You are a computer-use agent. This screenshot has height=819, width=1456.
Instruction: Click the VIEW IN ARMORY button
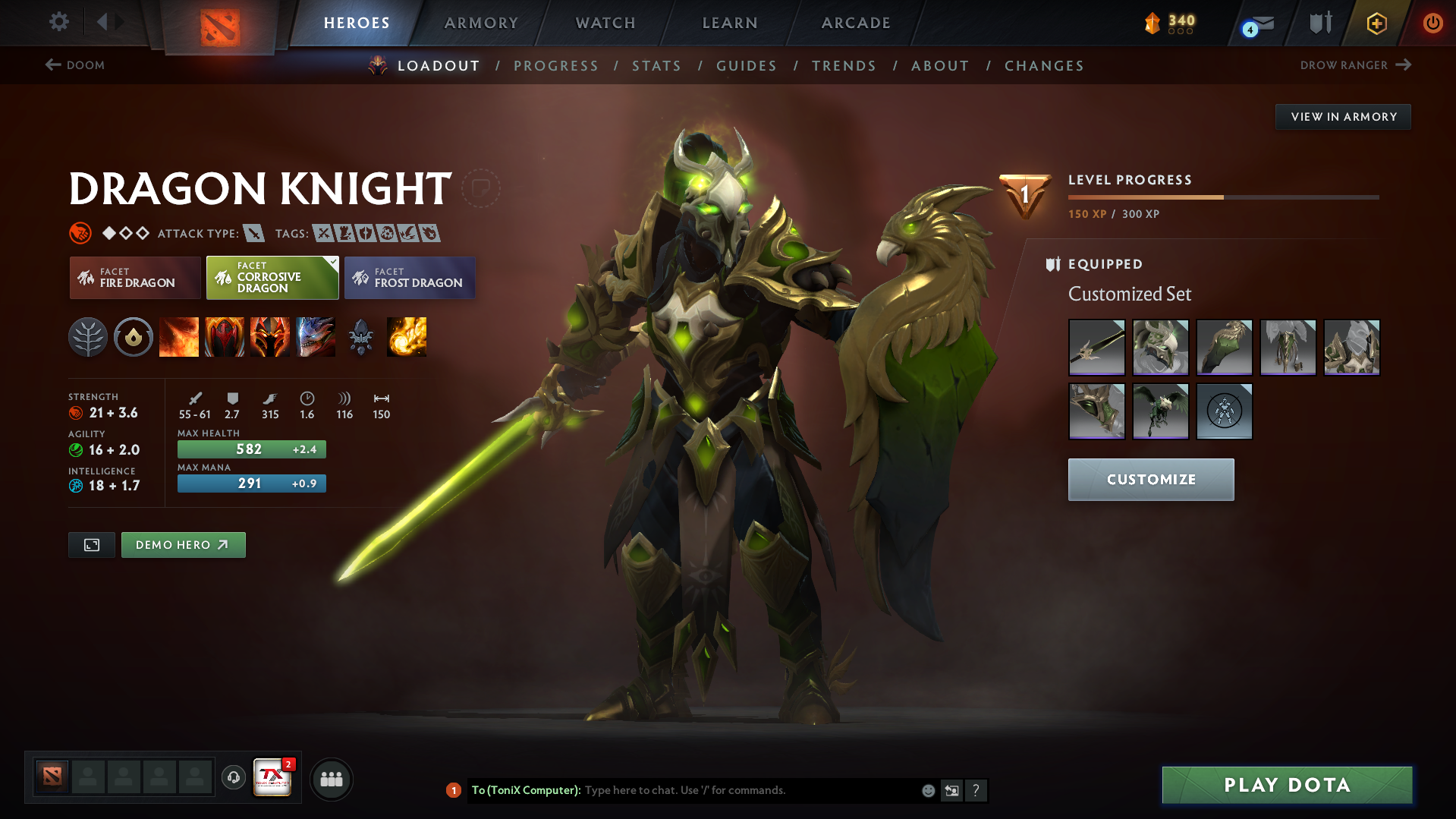point(1342,116)
